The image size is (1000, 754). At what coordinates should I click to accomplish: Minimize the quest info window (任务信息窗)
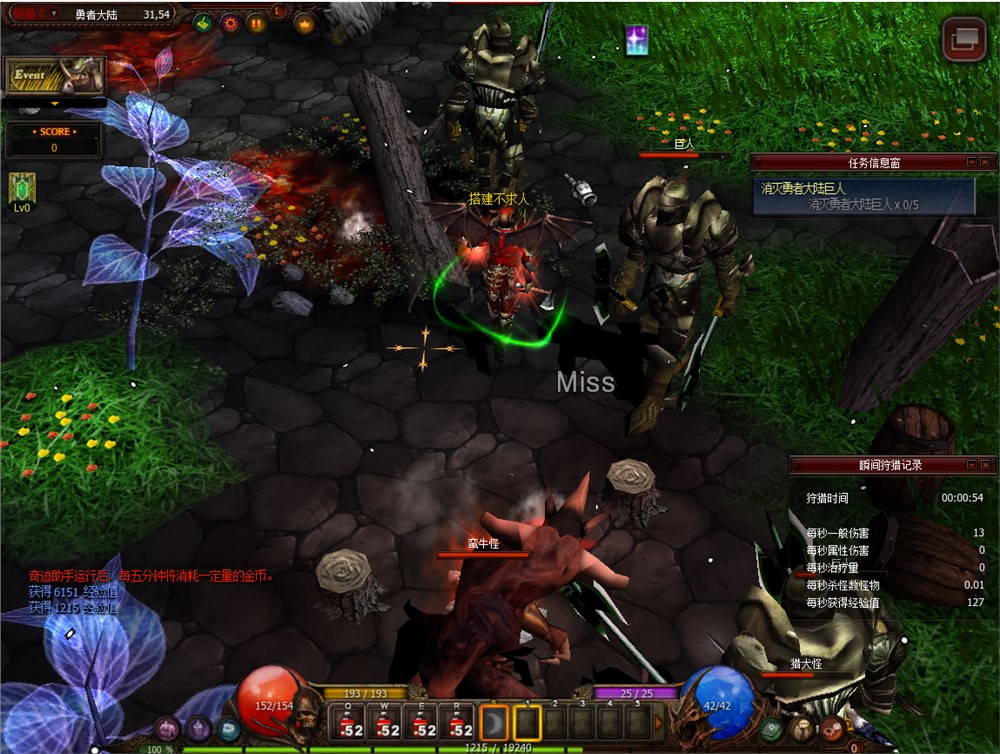point(971,161)
